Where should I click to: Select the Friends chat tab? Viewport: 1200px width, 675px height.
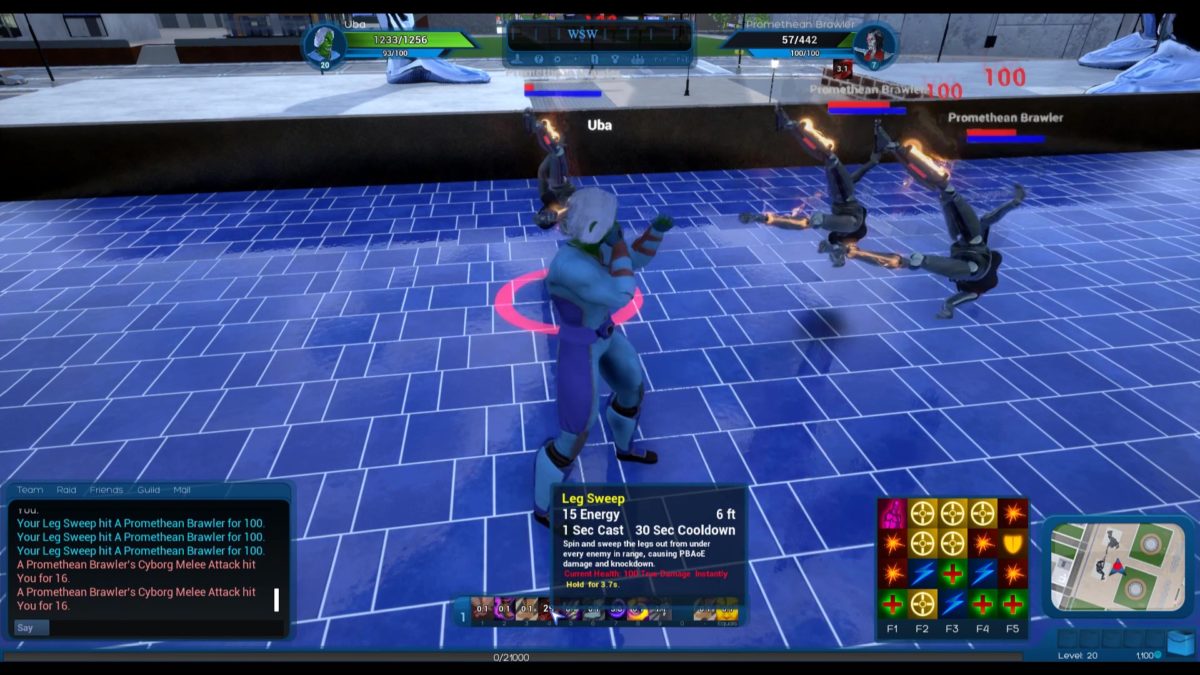106,490
